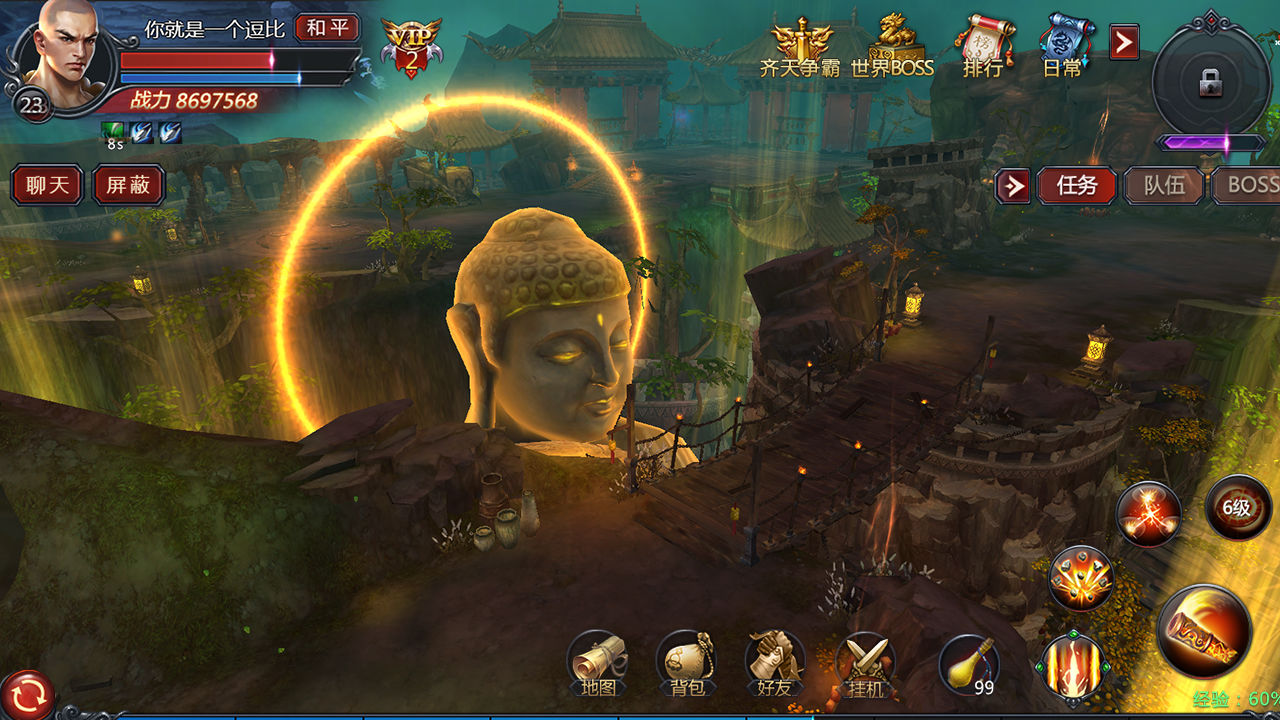Open the 好友 friends list
Viewport: 1280px width, 720px height.
click(x=775, y=664)
